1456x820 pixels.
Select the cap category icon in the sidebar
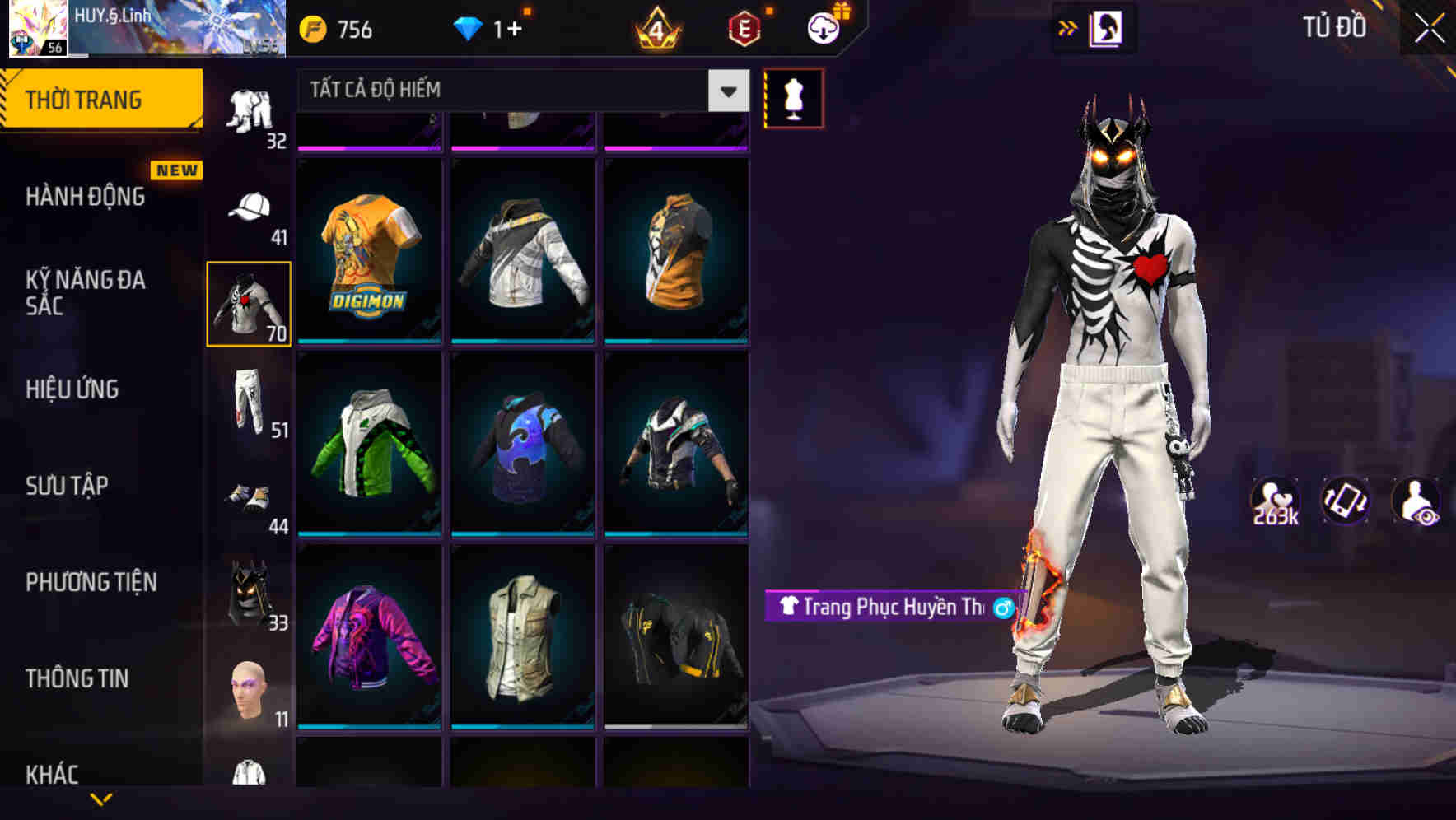pos(249,207)
